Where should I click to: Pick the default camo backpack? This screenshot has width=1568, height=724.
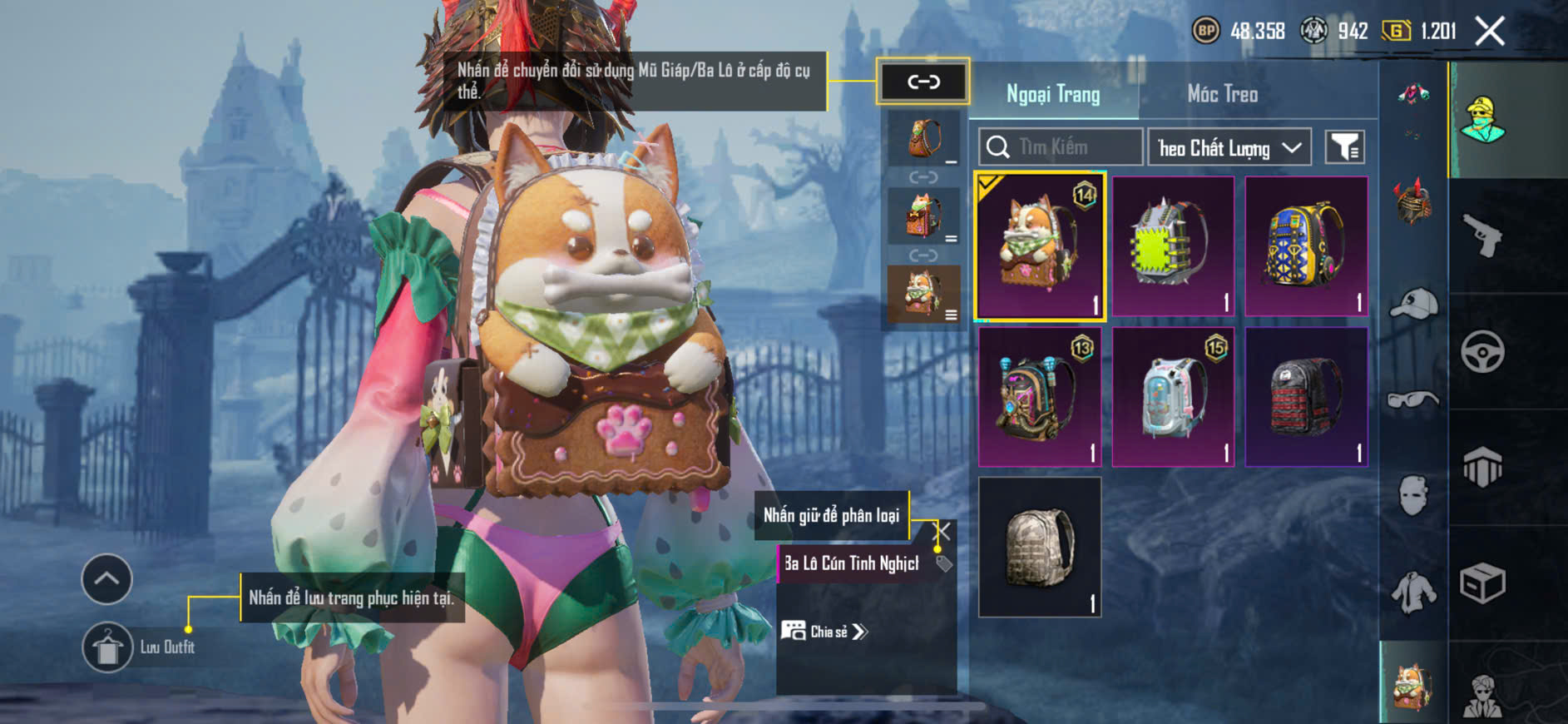coord(1040,547)
